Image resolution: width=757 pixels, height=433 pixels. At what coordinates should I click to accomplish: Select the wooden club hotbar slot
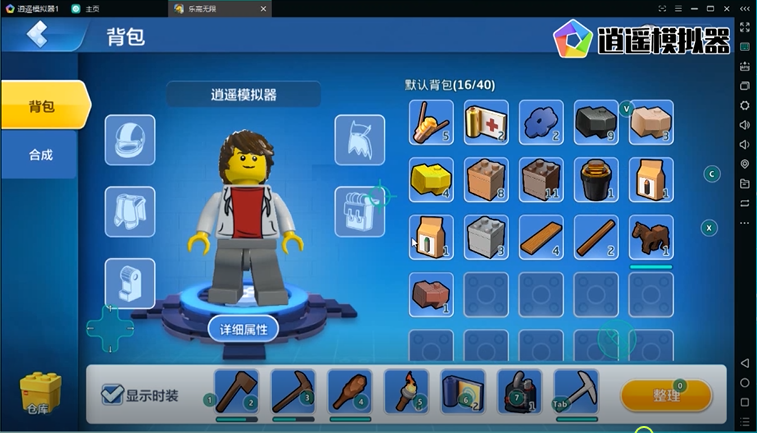click(349, 391)
